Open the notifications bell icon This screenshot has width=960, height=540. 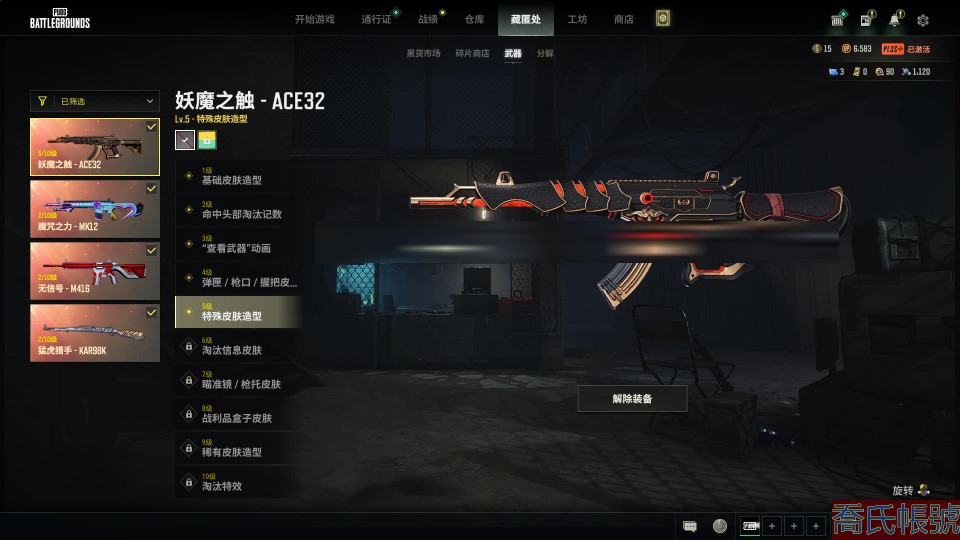click(894, 20)
